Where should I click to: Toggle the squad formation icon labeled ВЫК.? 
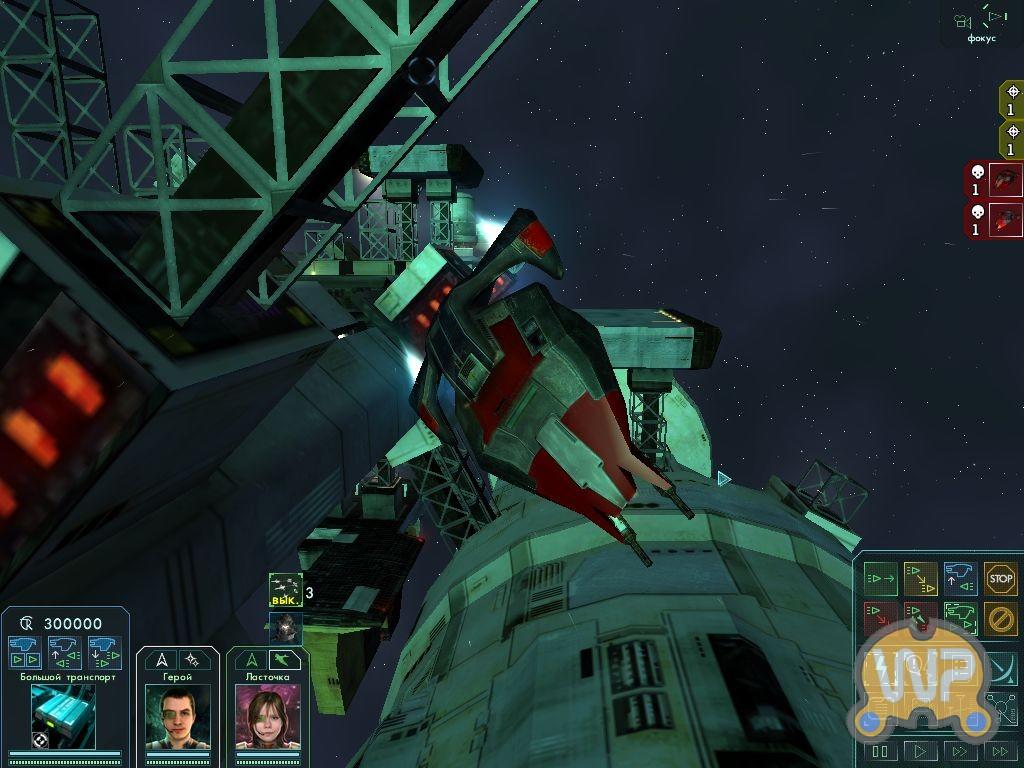click(285, 590)
